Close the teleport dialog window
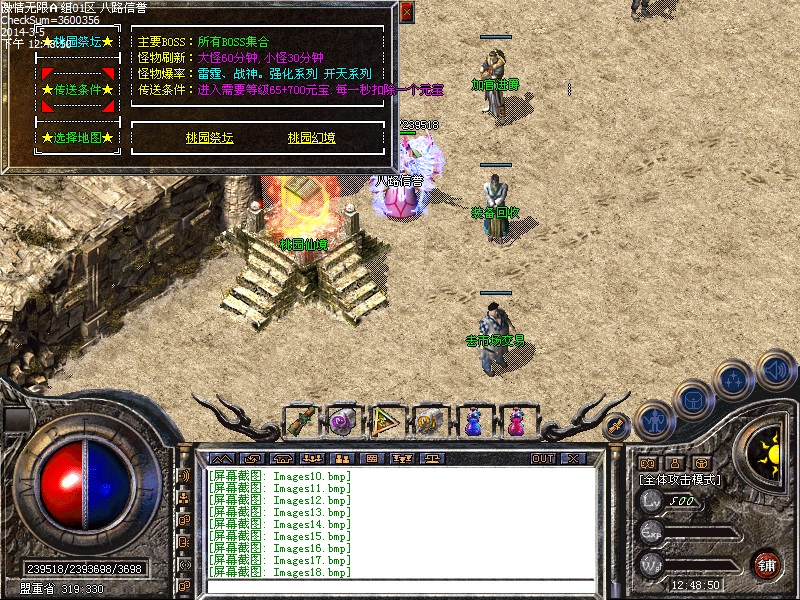Screen dimensions: 800x600 (x=406, y=12)
